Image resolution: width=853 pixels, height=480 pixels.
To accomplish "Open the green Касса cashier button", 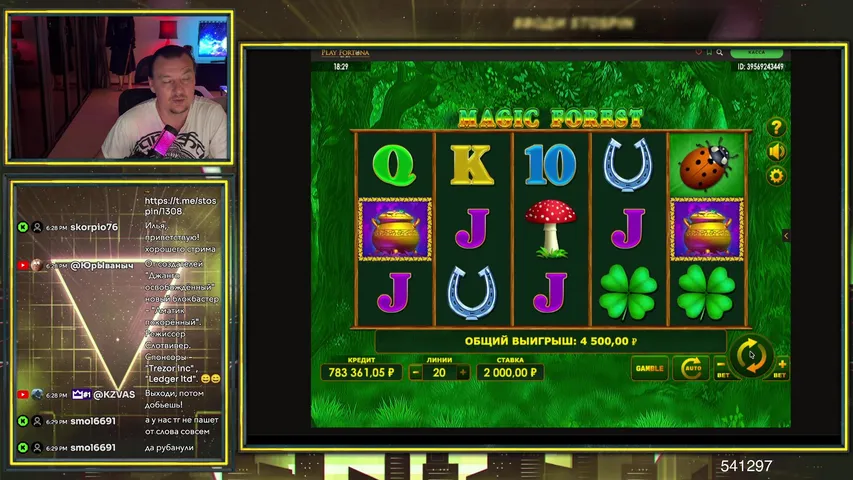I will tap(756, 53).
